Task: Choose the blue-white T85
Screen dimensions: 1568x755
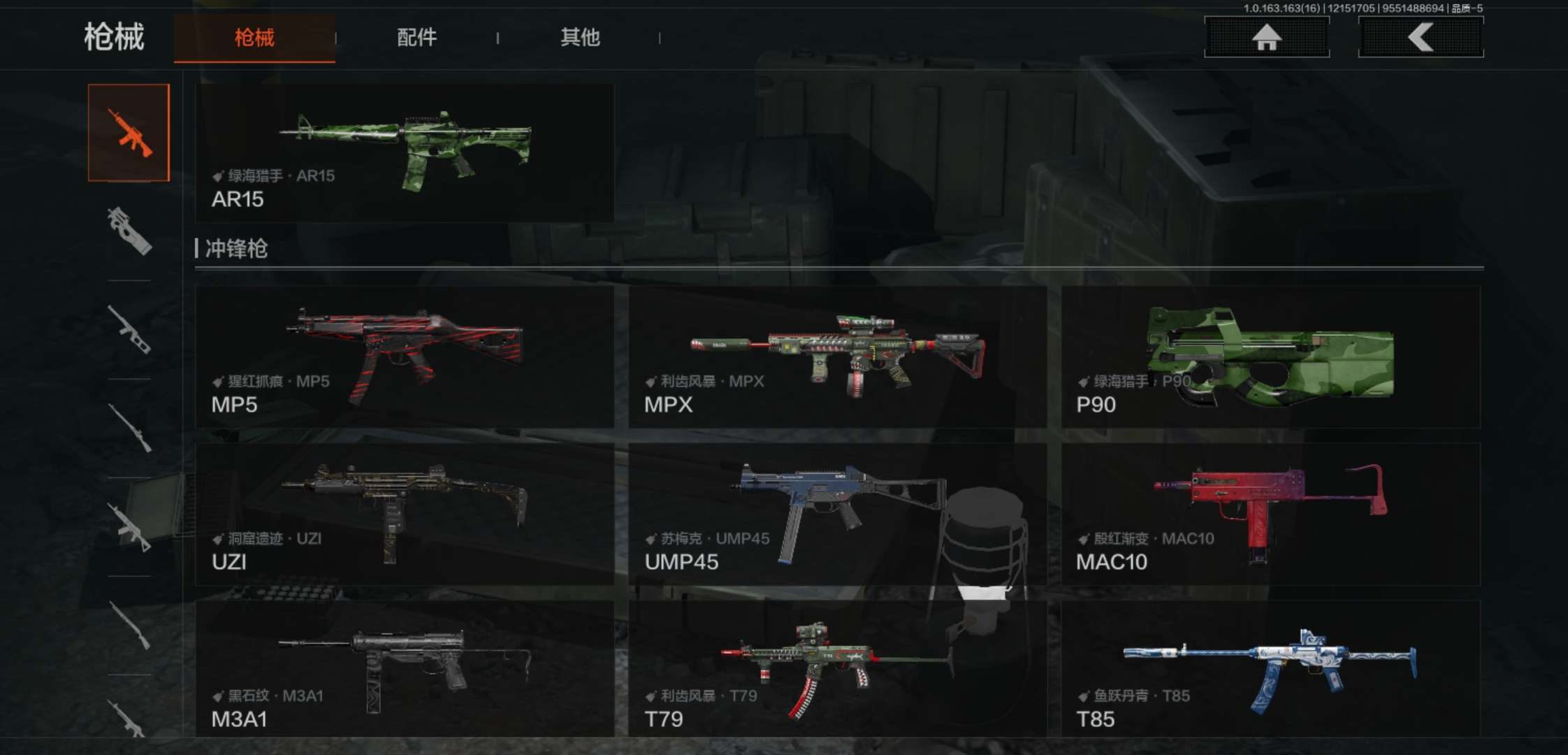Action: coord(1270,669)
